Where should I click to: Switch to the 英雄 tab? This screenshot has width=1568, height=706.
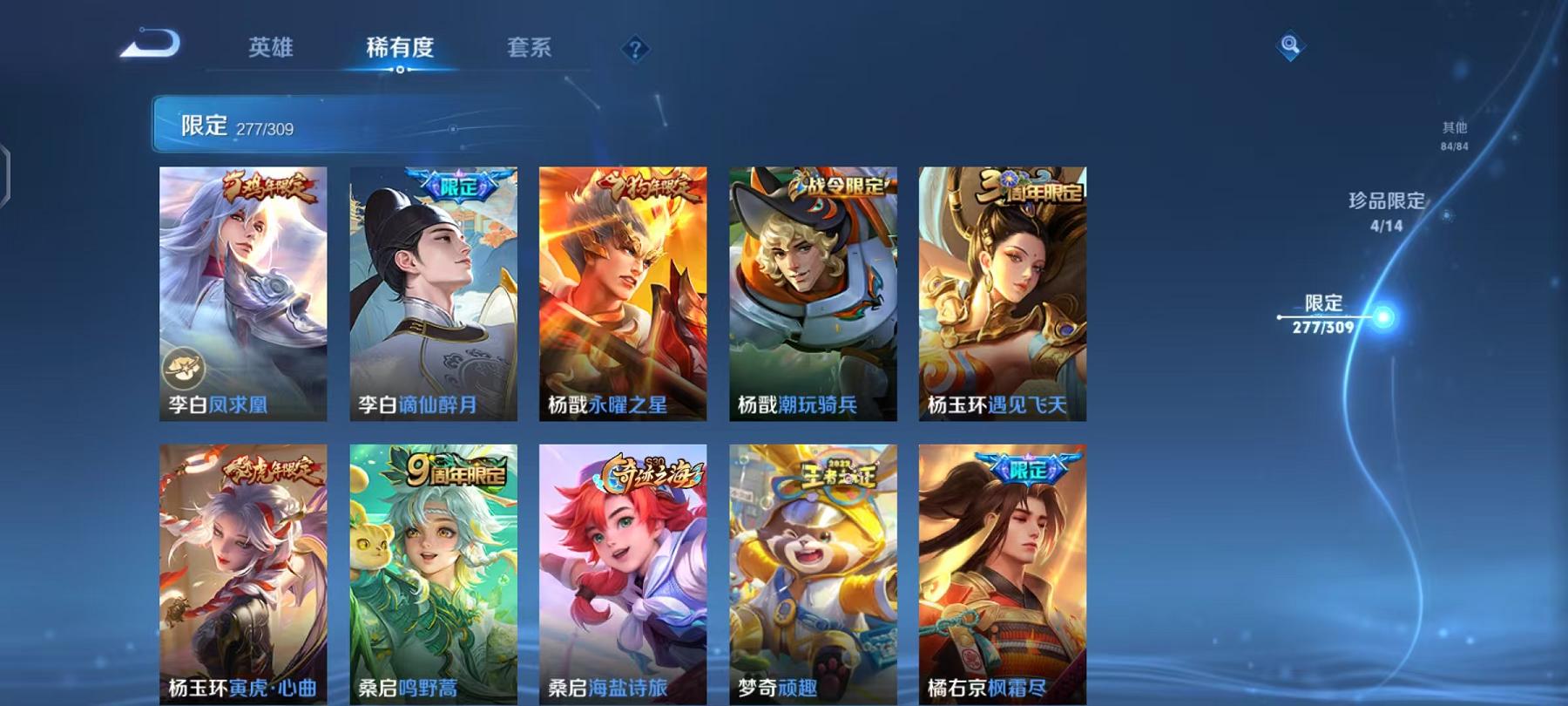point(271,48)
